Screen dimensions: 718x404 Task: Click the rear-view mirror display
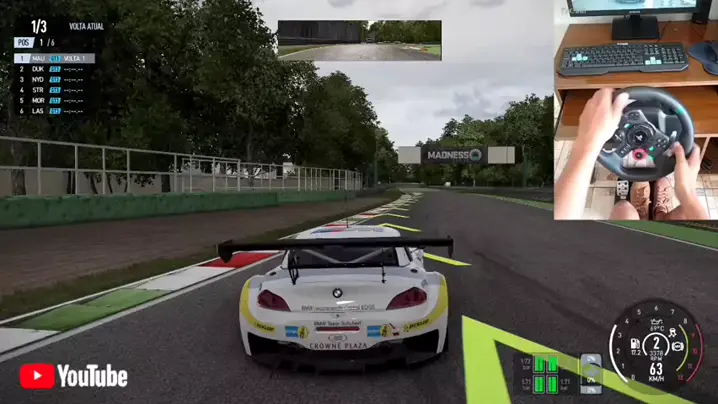359,41
